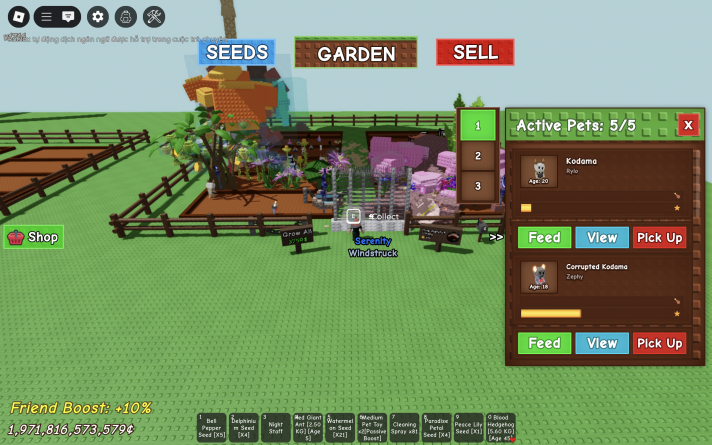Close the Active Pets panel

click(x=688, y=124)
